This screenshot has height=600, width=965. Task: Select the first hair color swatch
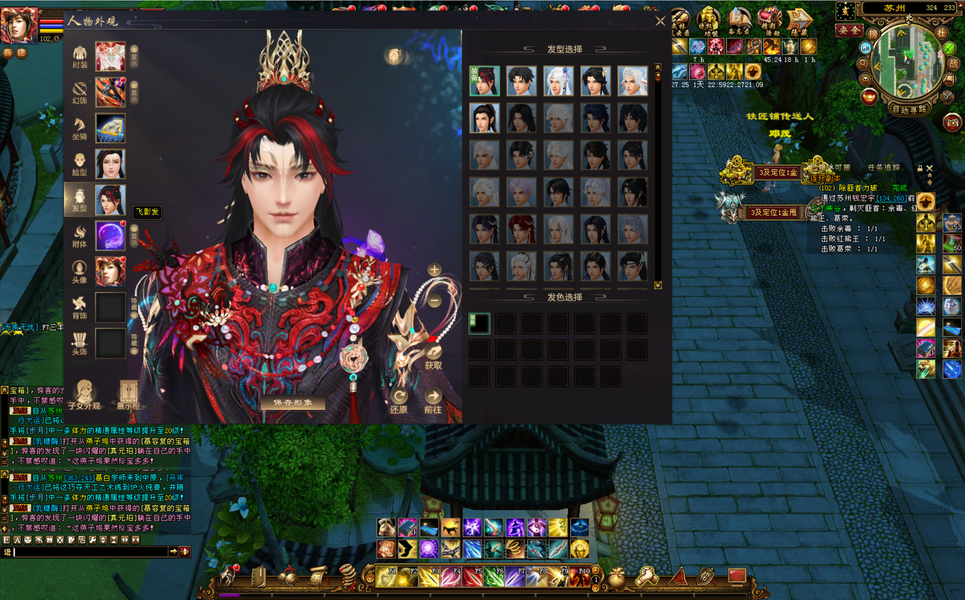[x=481, y=323]
